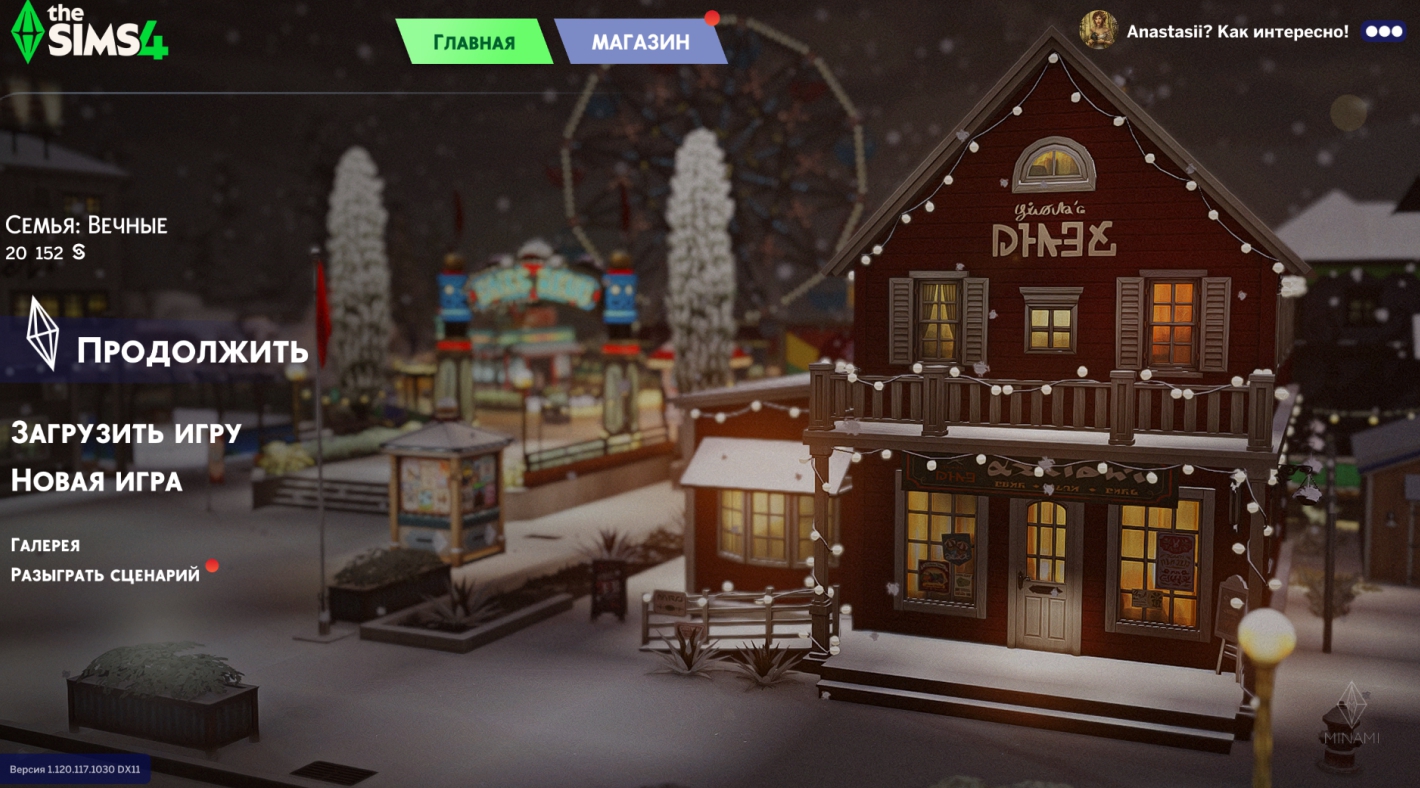Viewport: 1420px width, 788px height.
Task: Click The Sims 4 logo
Action: coord(89,32)
